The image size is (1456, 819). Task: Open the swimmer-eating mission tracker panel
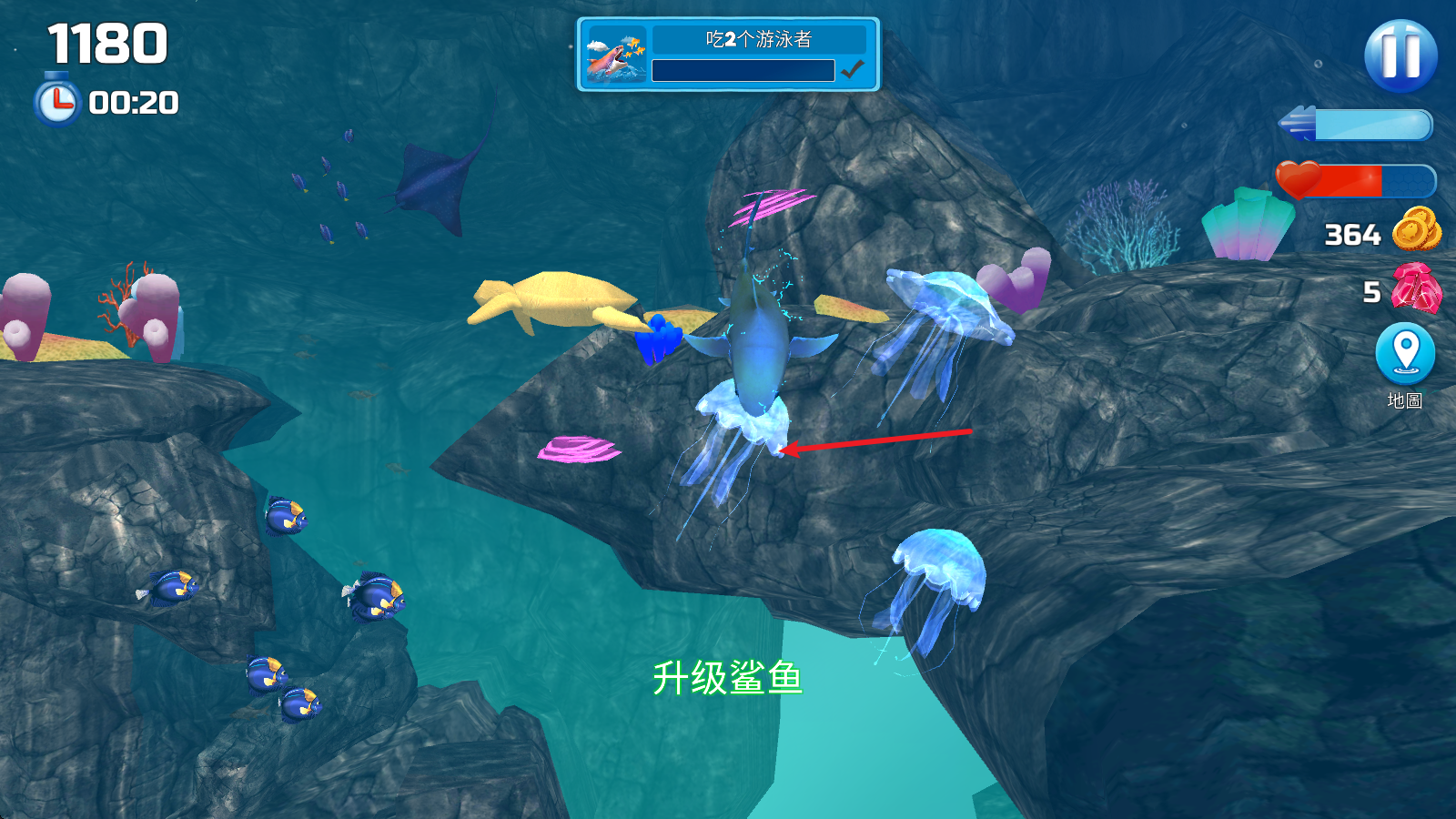pos(728,55)
